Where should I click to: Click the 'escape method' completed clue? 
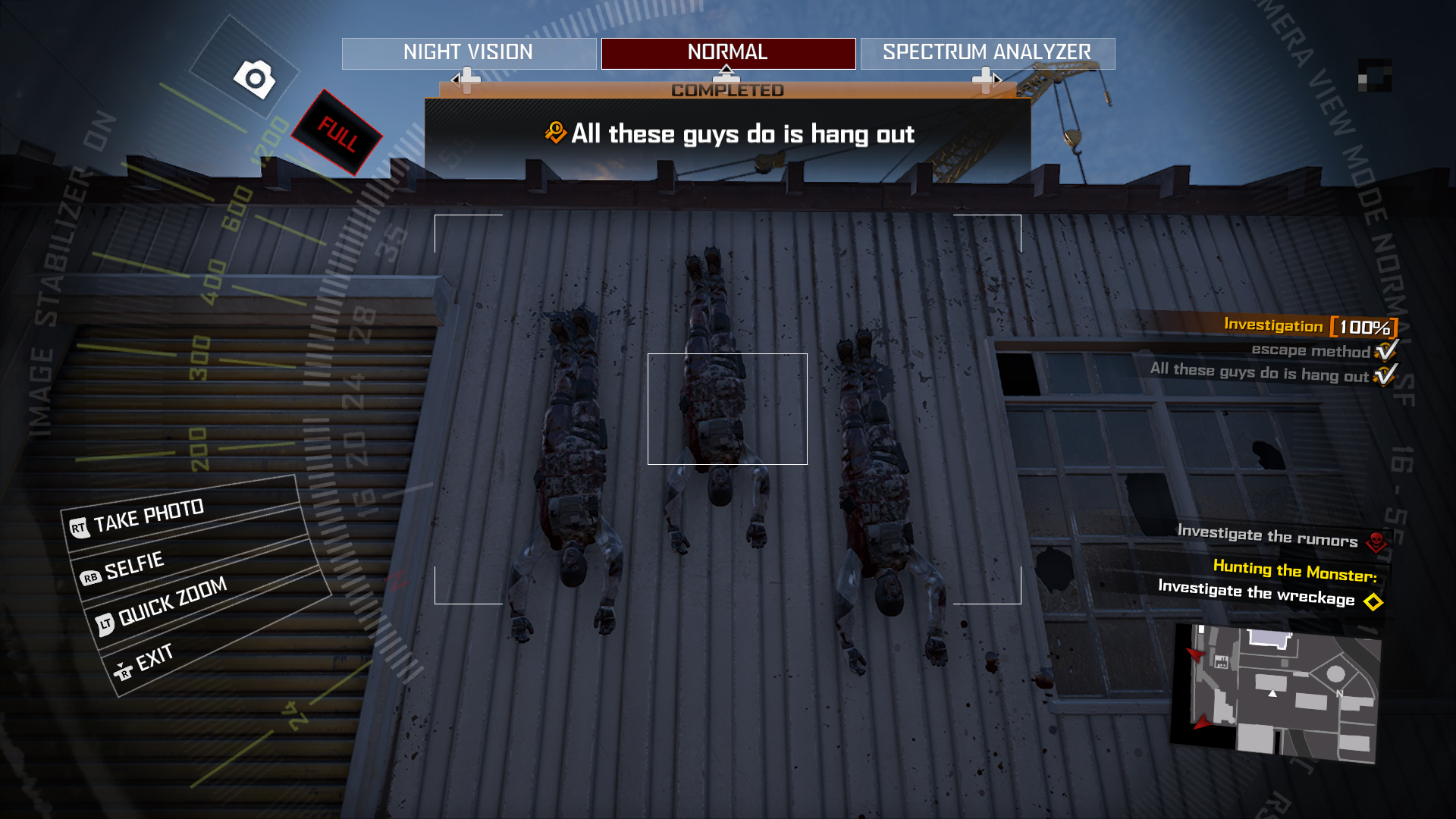coord(1310,350)
